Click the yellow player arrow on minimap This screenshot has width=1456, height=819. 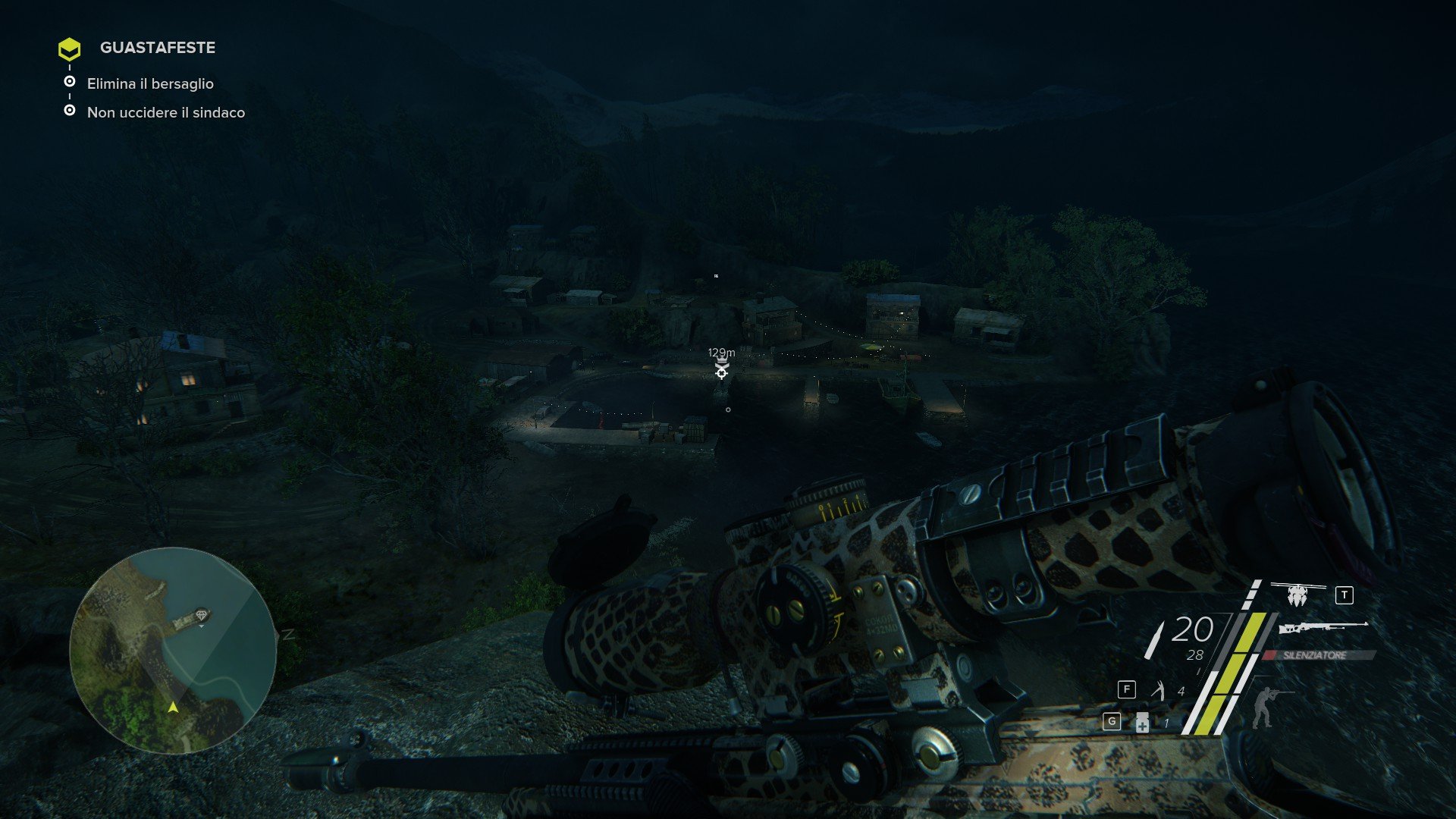173,708
